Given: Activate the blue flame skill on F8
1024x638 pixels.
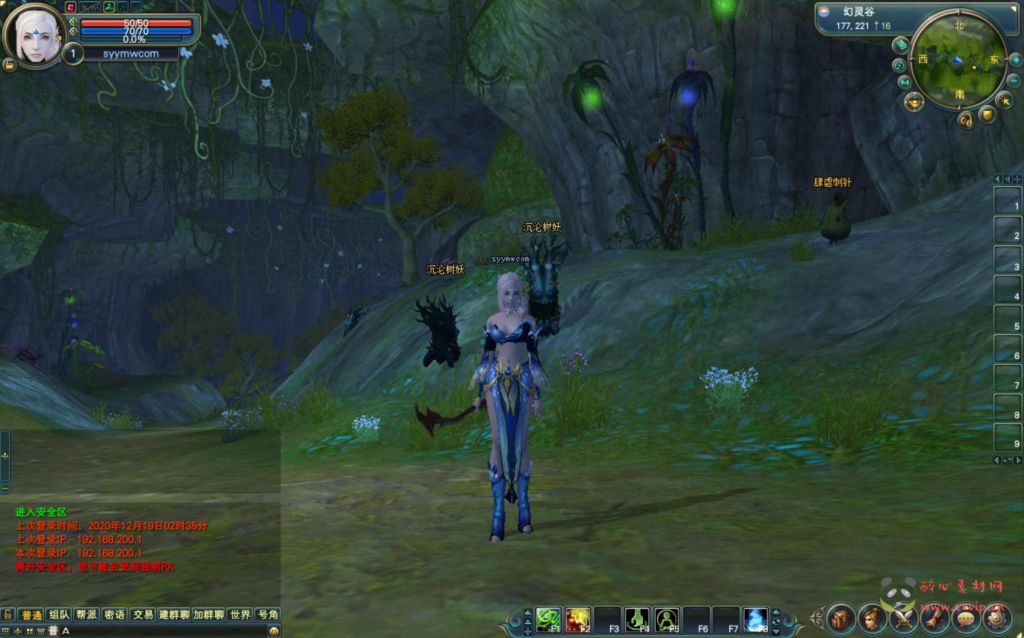Looking at the screenshot, I should [x=756, y=619].
